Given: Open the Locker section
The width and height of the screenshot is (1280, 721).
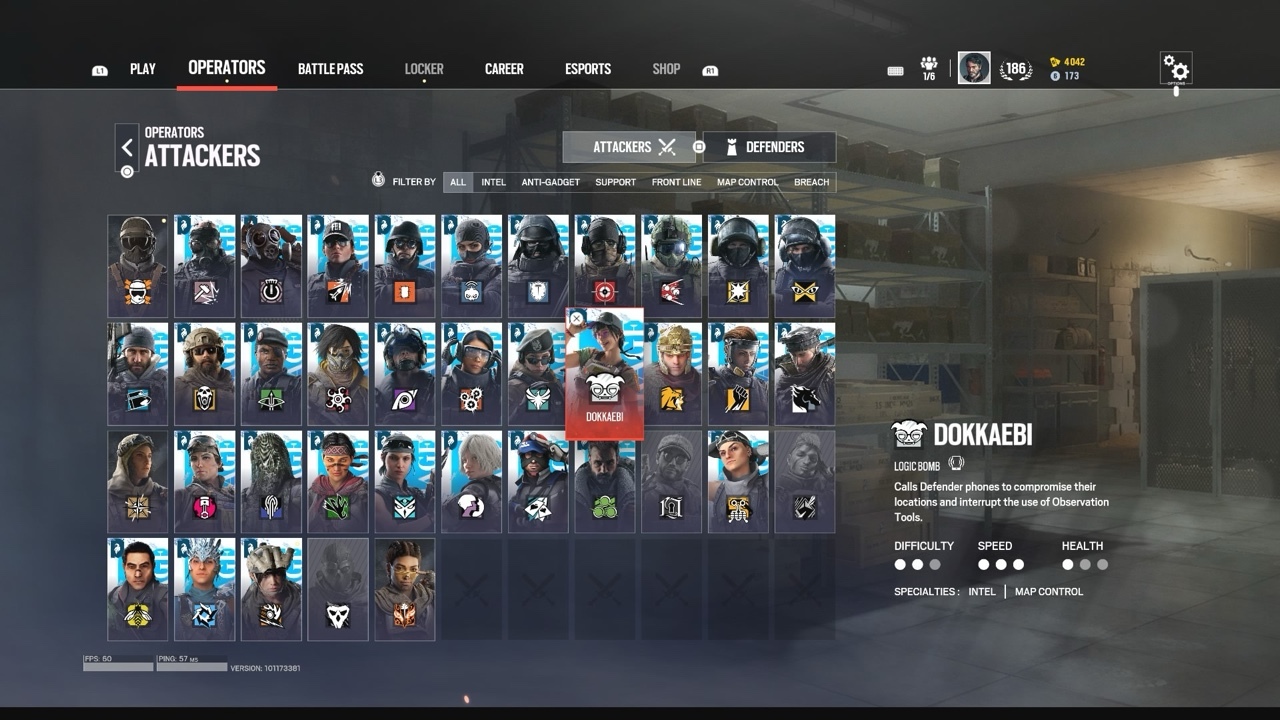Looking at the screenshot, I should tap(424, 69).
